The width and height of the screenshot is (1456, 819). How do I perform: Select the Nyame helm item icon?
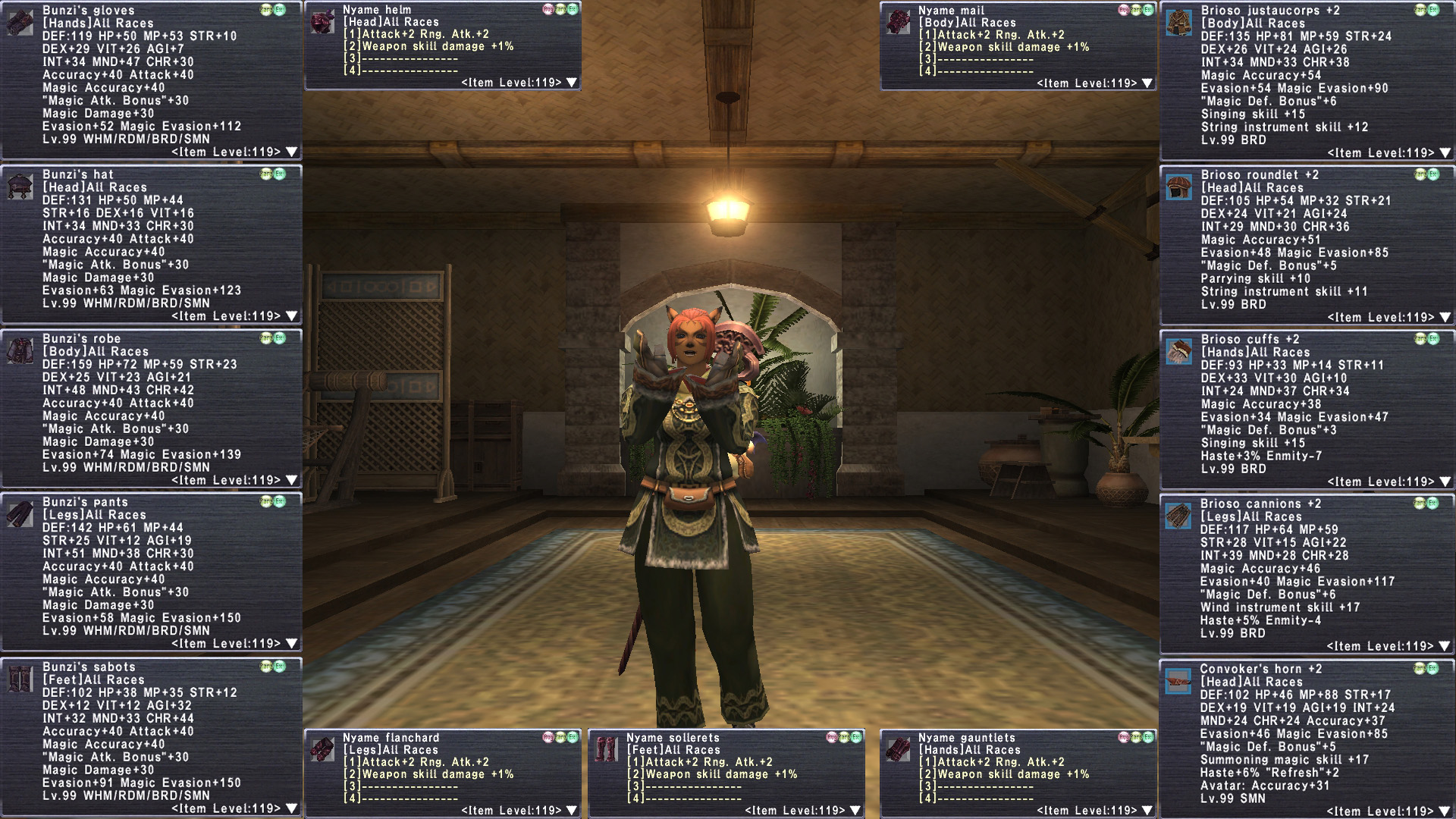tap(323, 22)
